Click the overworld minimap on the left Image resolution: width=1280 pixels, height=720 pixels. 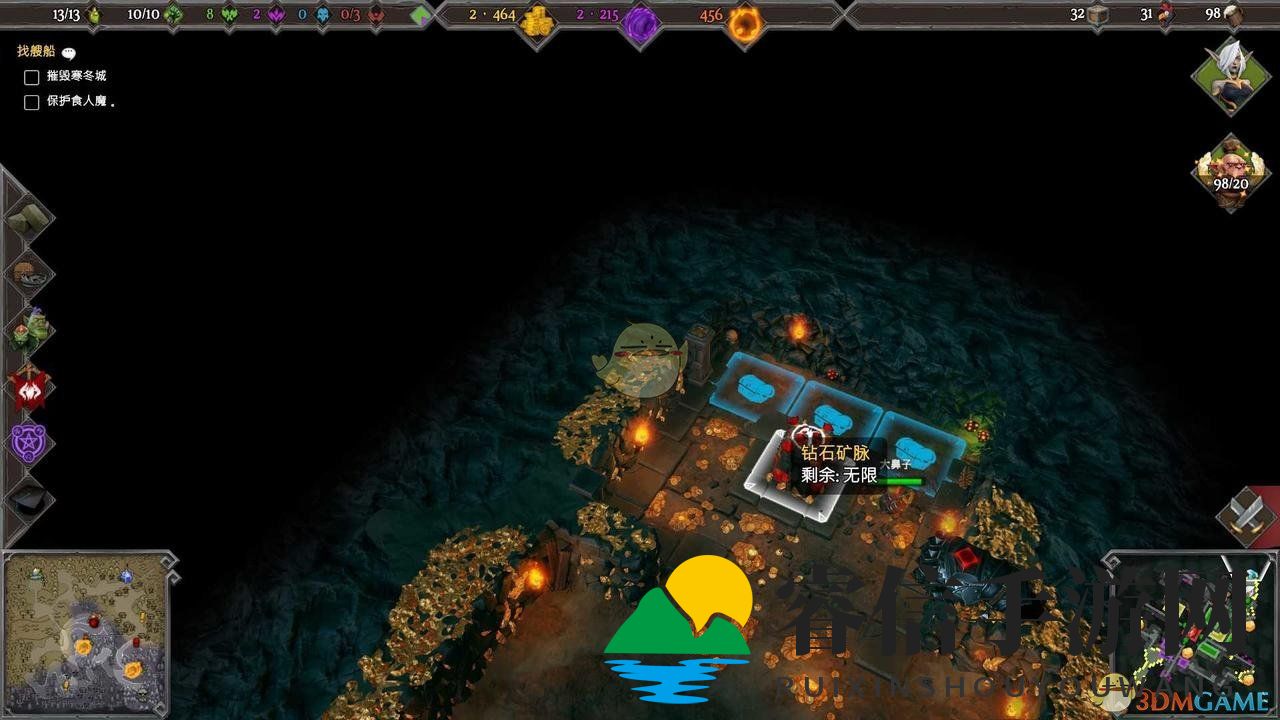click(x=87, y=633)
